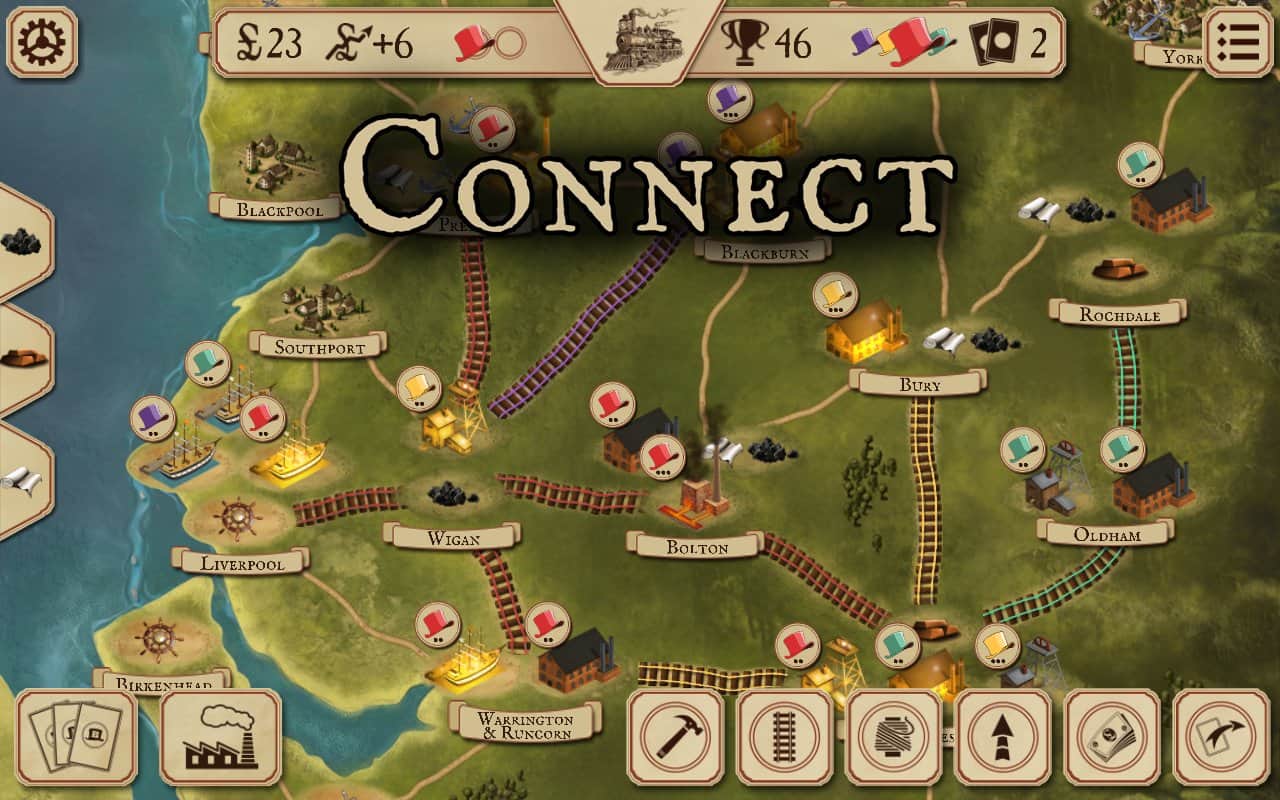The image size is (1280, 800).
Task: Open the coal market side tab
Action: [20, 241]
